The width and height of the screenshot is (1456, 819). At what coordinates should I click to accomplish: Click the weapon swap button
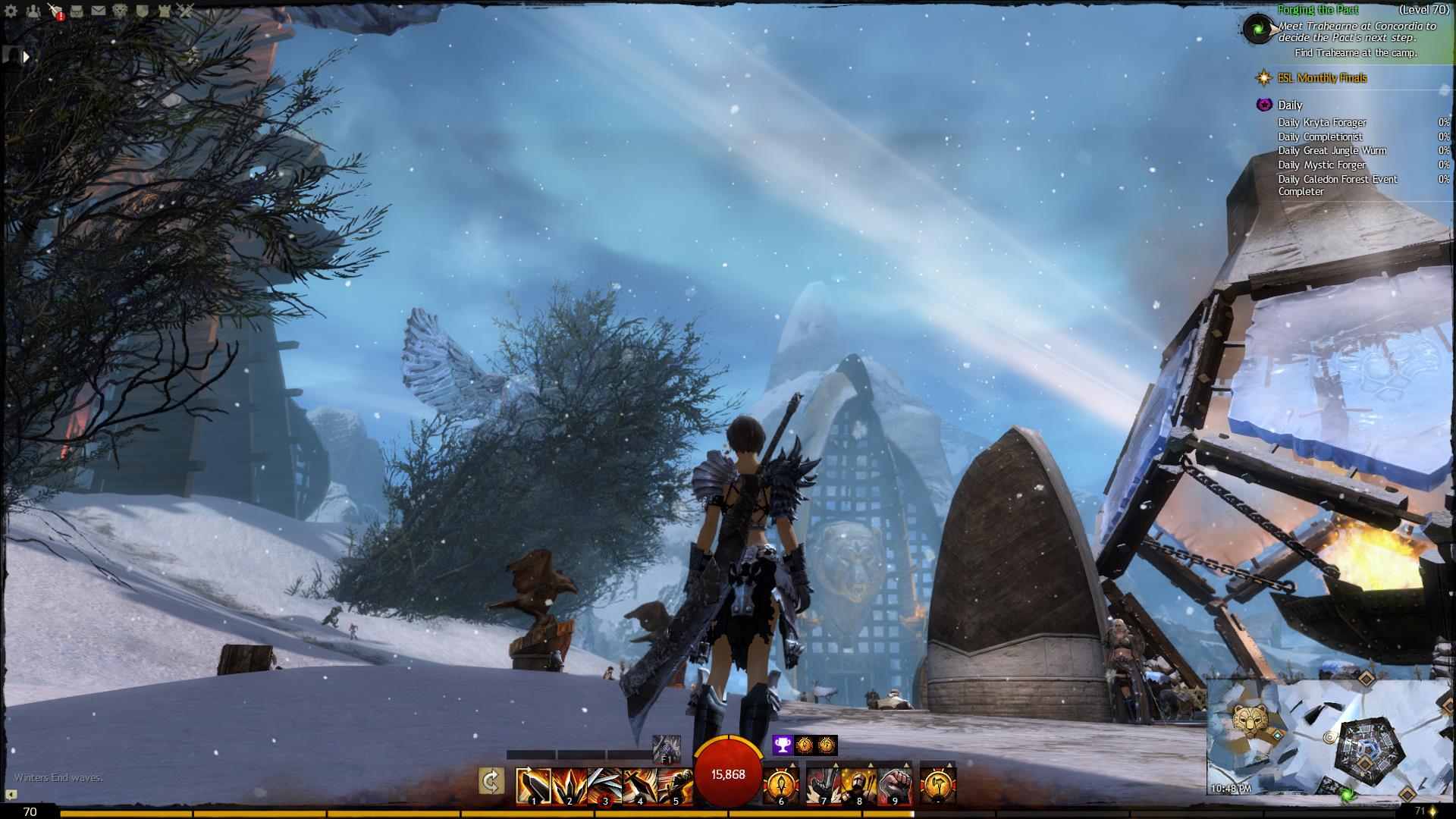pyautogui.click(x=491, y=781)
